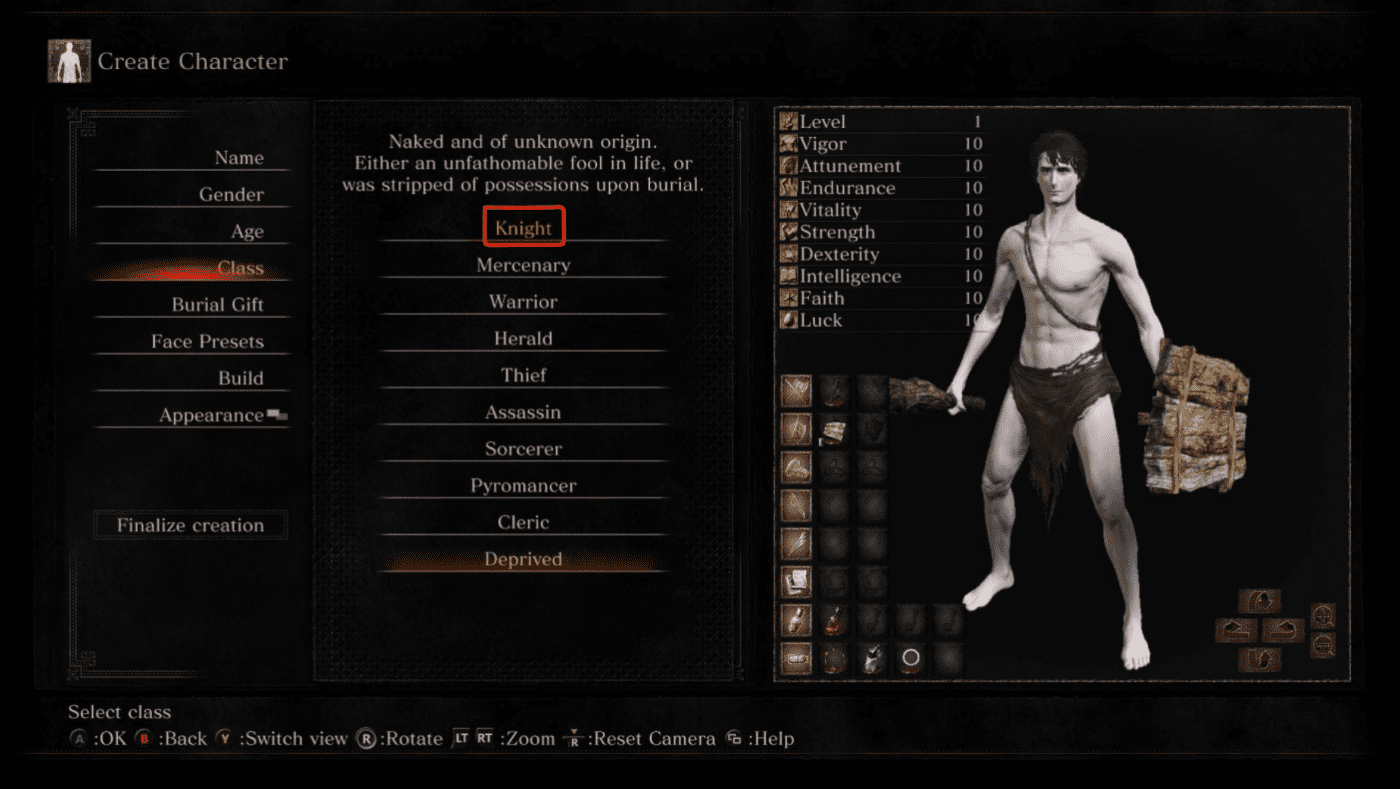Select the Cleric class
This screenshot has width=1400, height=789.
coord(523,523)
